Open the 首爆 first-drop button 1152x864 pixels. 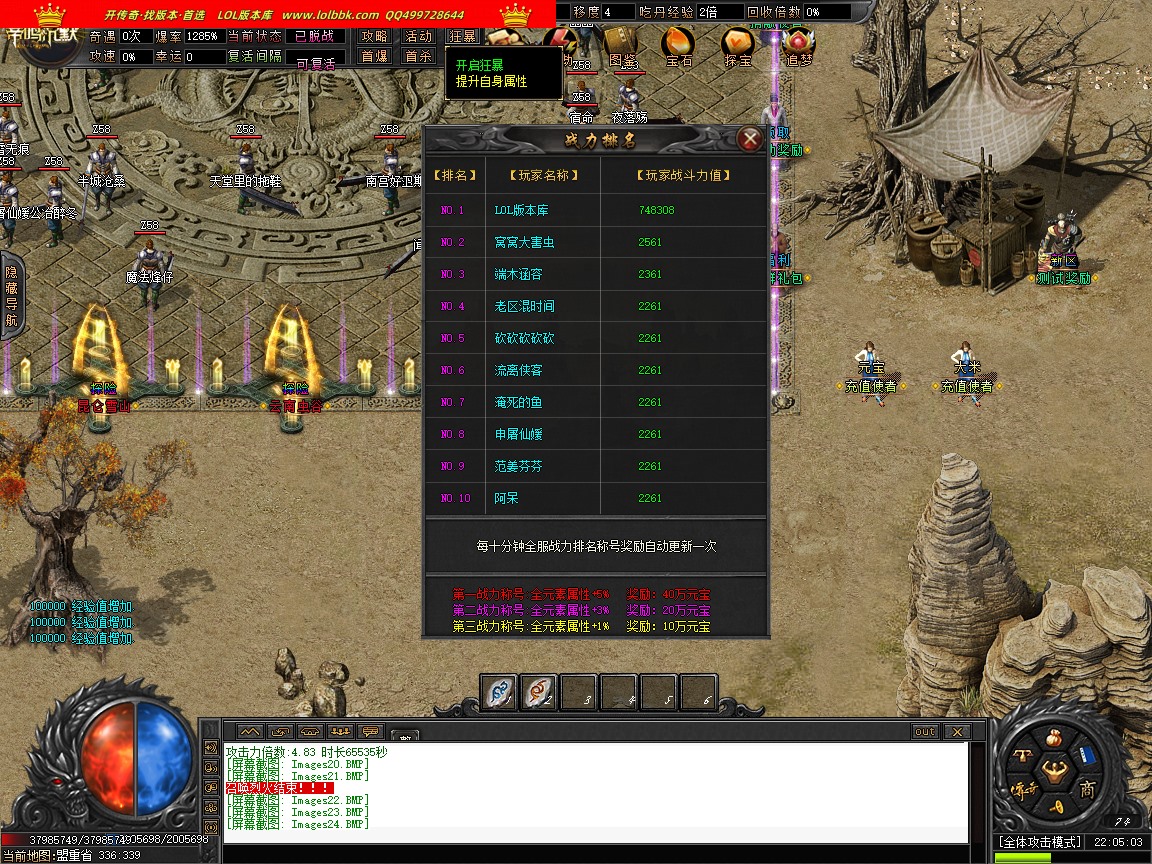pyautogui.click(x=374, y=56)
